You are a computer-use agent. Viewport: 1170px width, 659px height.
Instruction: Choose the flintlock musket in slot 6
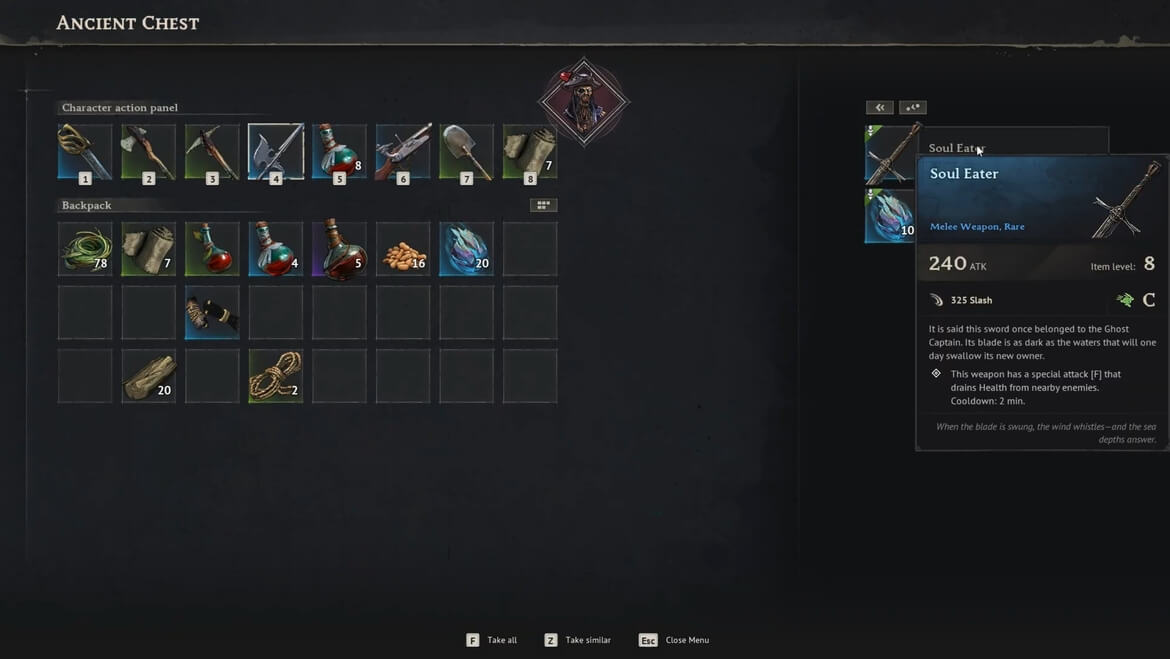coord(403,152)
